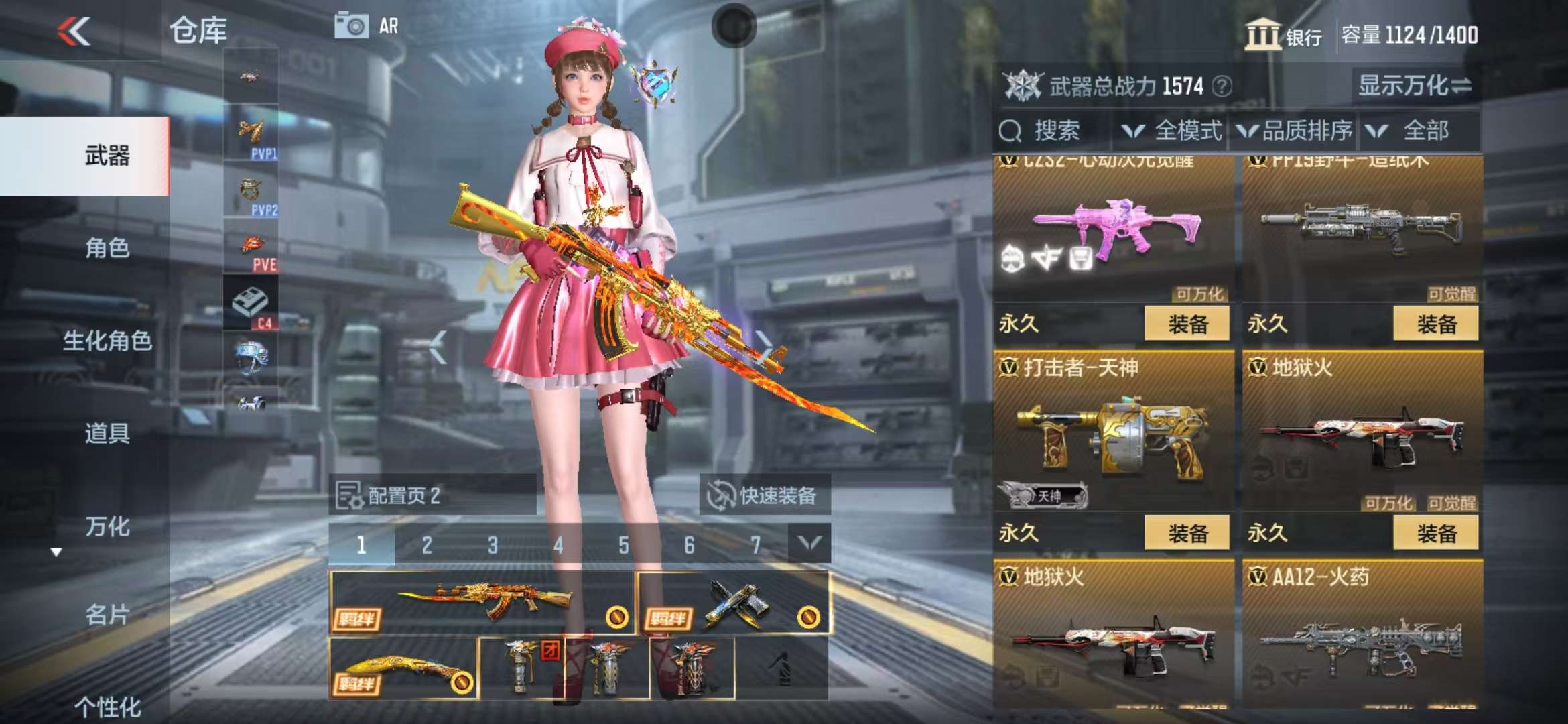Toggle the 显示万化 display switch
1568x724 pixels.
click(x=1414, y=86)
